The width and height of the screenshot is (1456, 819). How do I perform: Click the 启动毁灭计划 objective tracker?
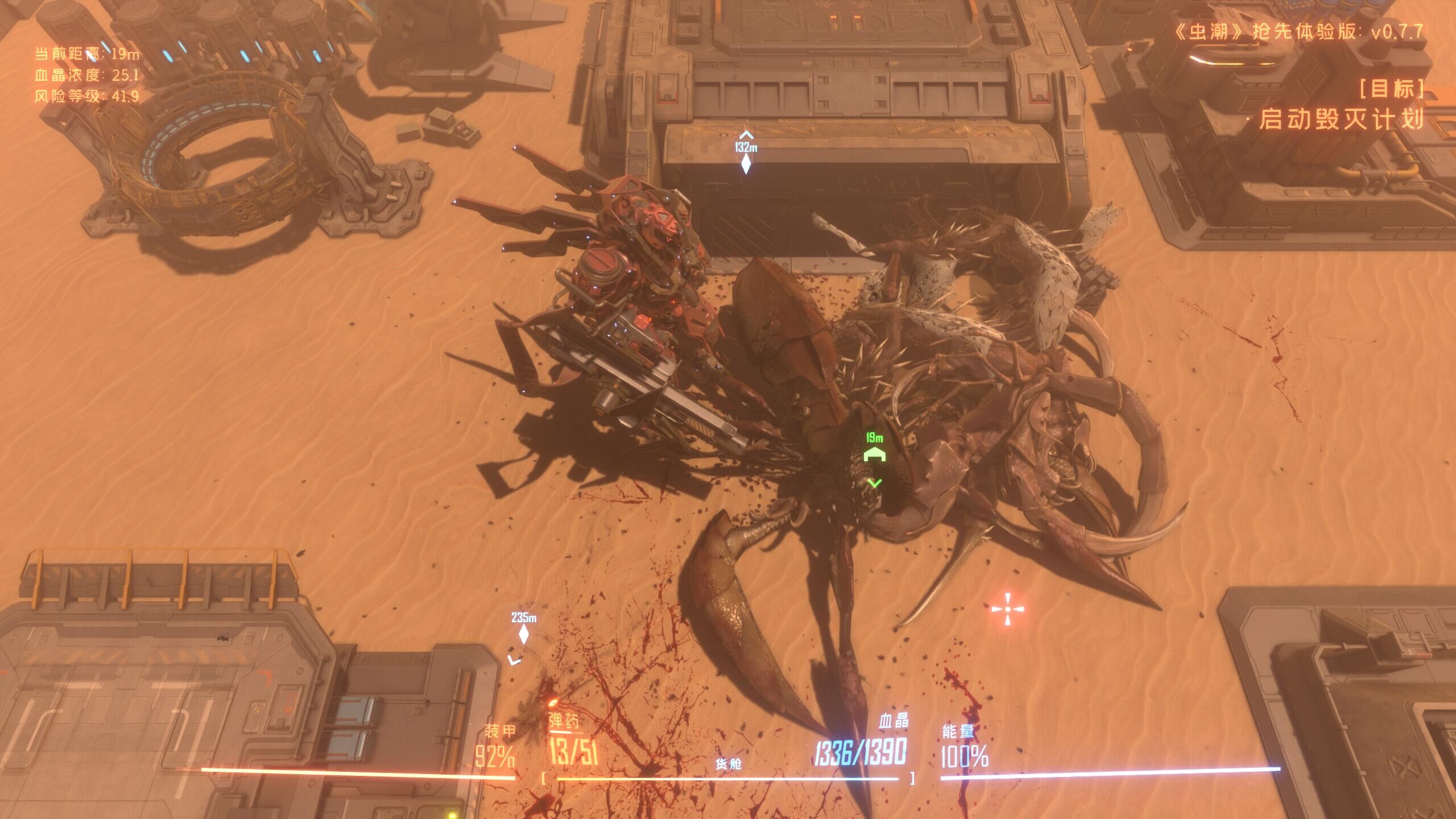(x=1341, y=119)
